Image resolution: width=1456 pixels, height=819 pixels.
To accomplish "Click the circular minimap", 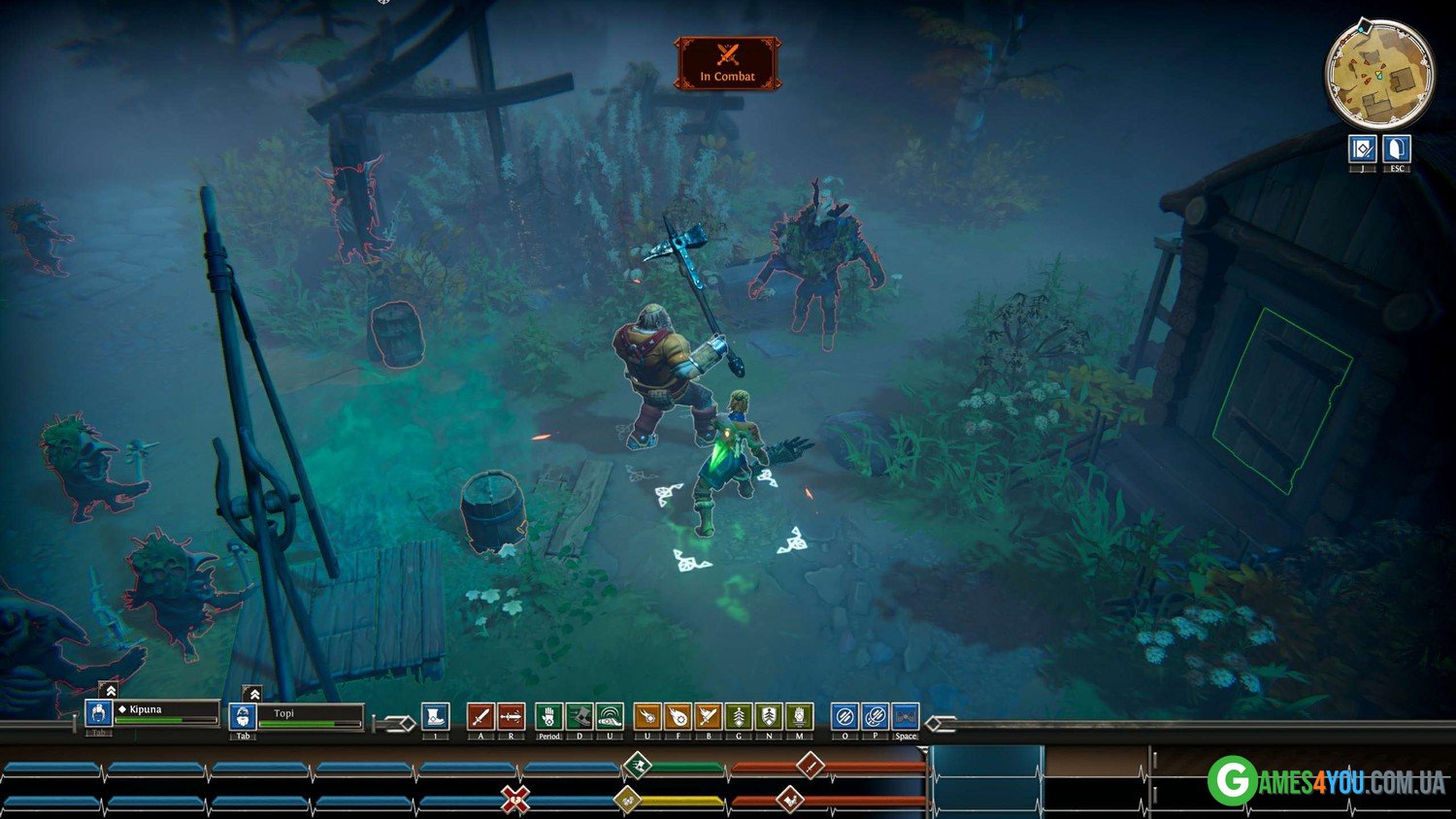I will click(1378, 75).
